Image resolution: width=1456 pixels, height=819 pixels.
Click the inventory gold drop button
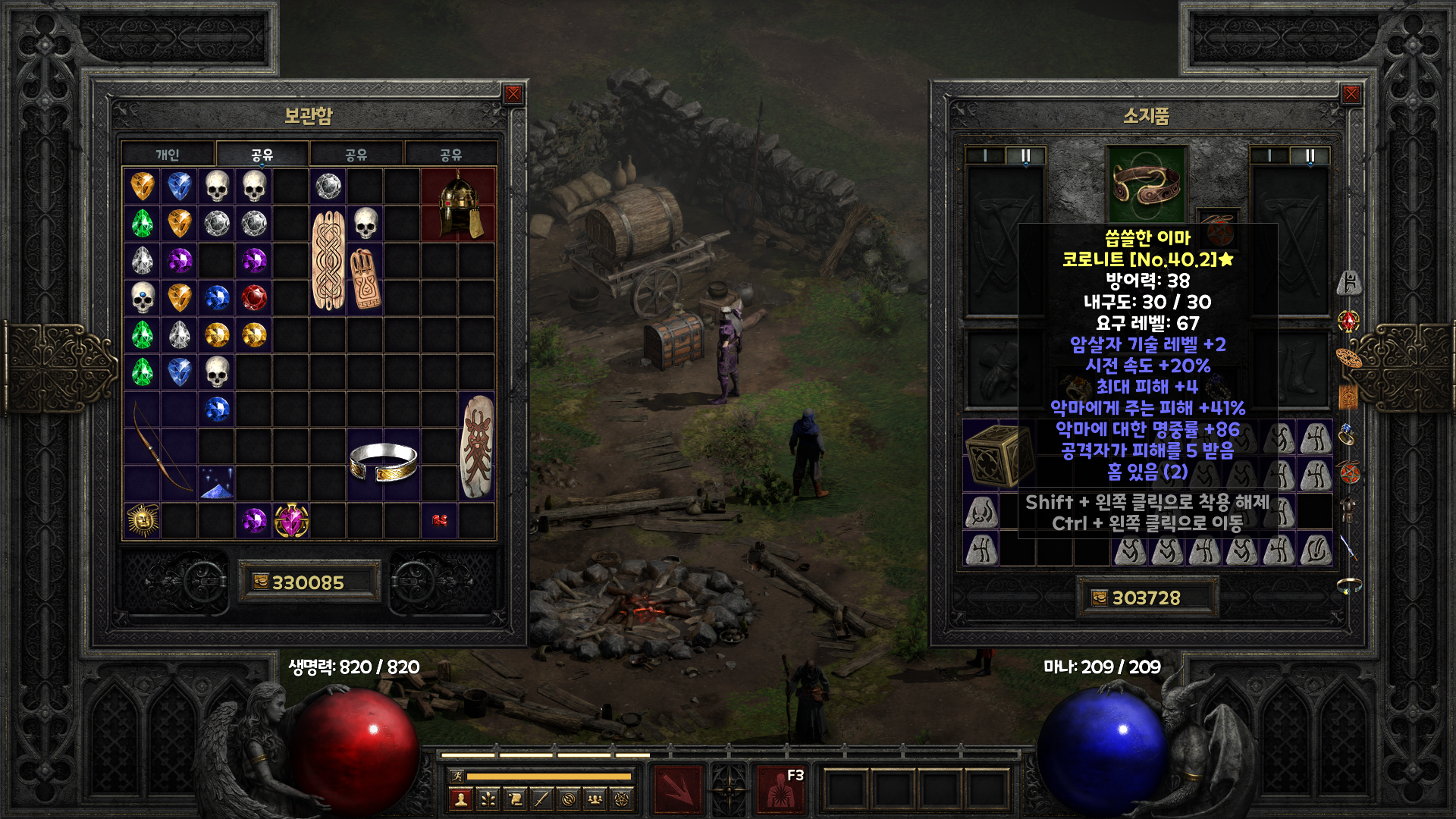click(x=1100, y=598)
